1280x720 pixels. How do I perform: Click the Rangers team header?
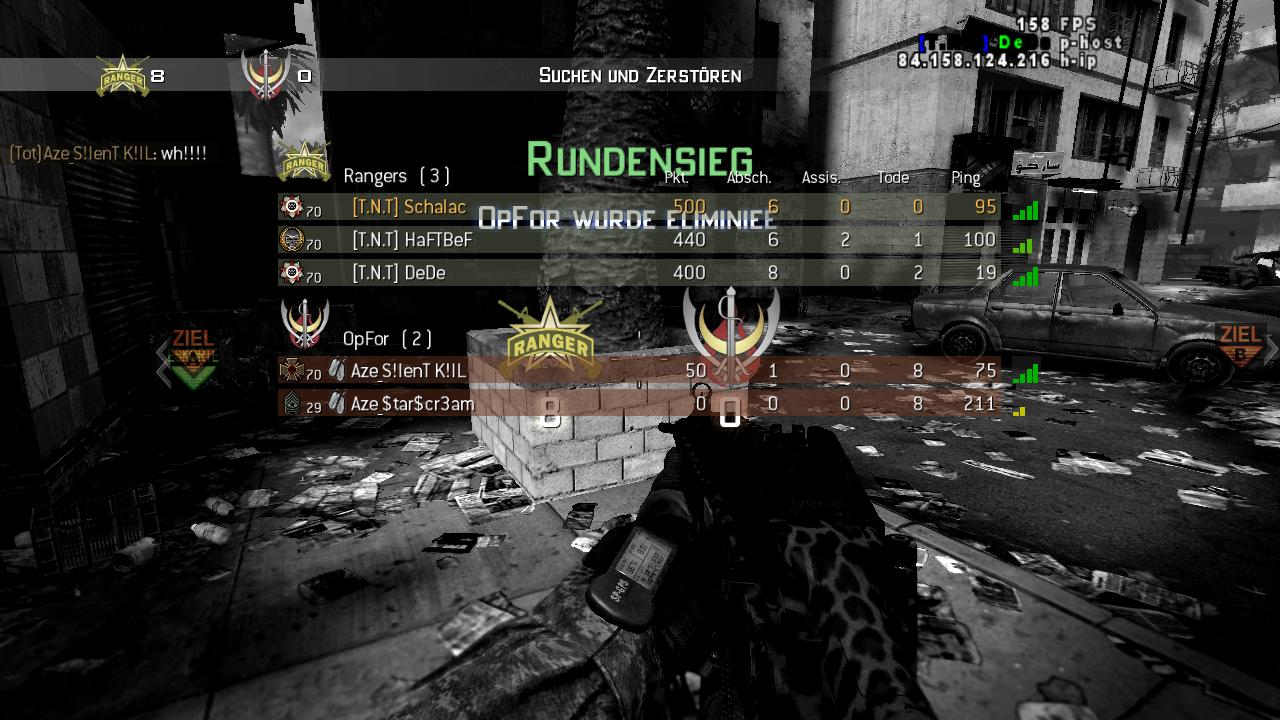point(396,176)
